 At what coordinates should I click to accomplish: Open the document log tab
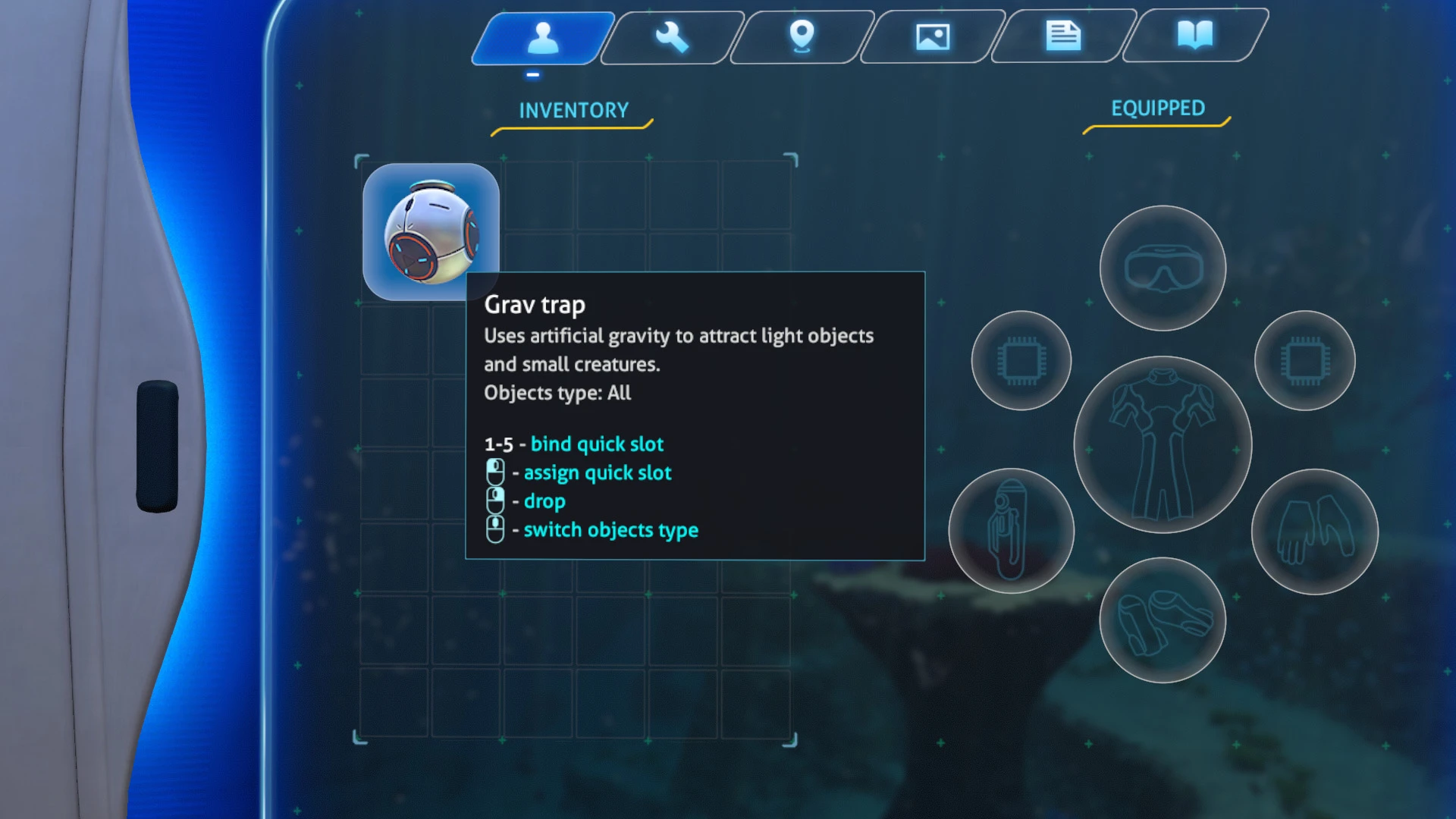1063,36
